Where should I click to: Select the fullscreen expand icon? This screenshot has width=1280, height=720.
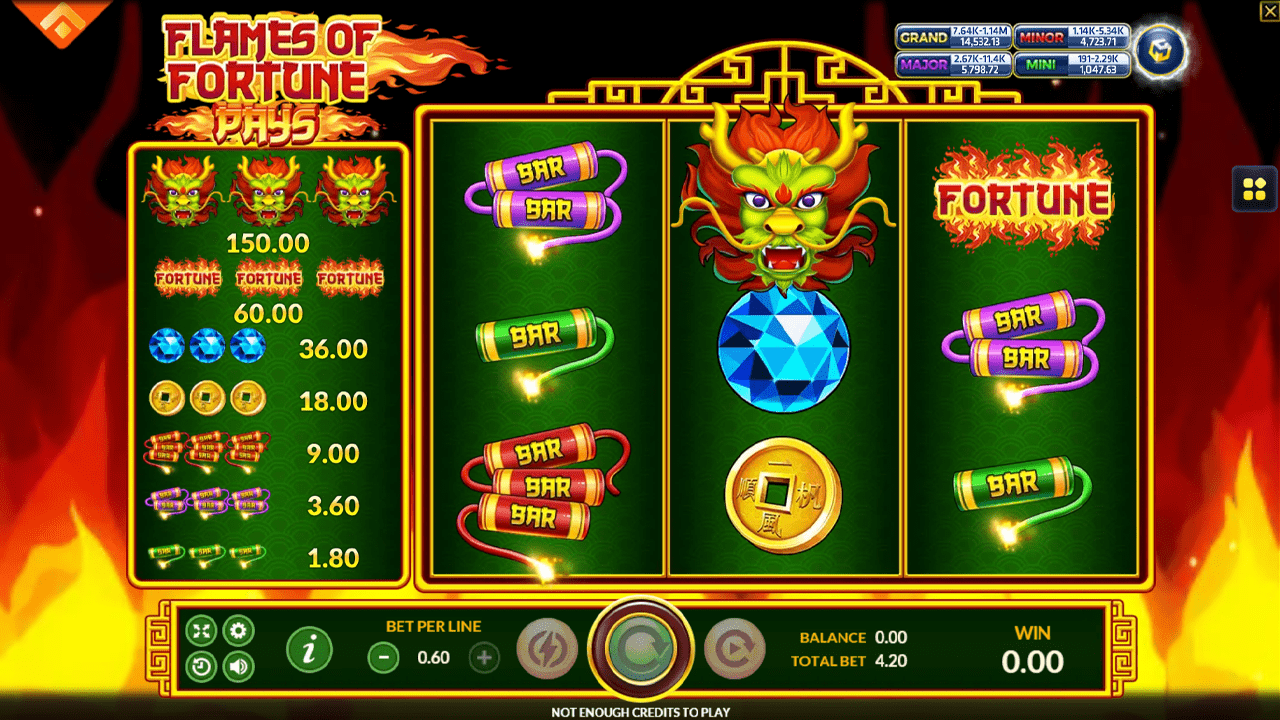click(202, 631)
